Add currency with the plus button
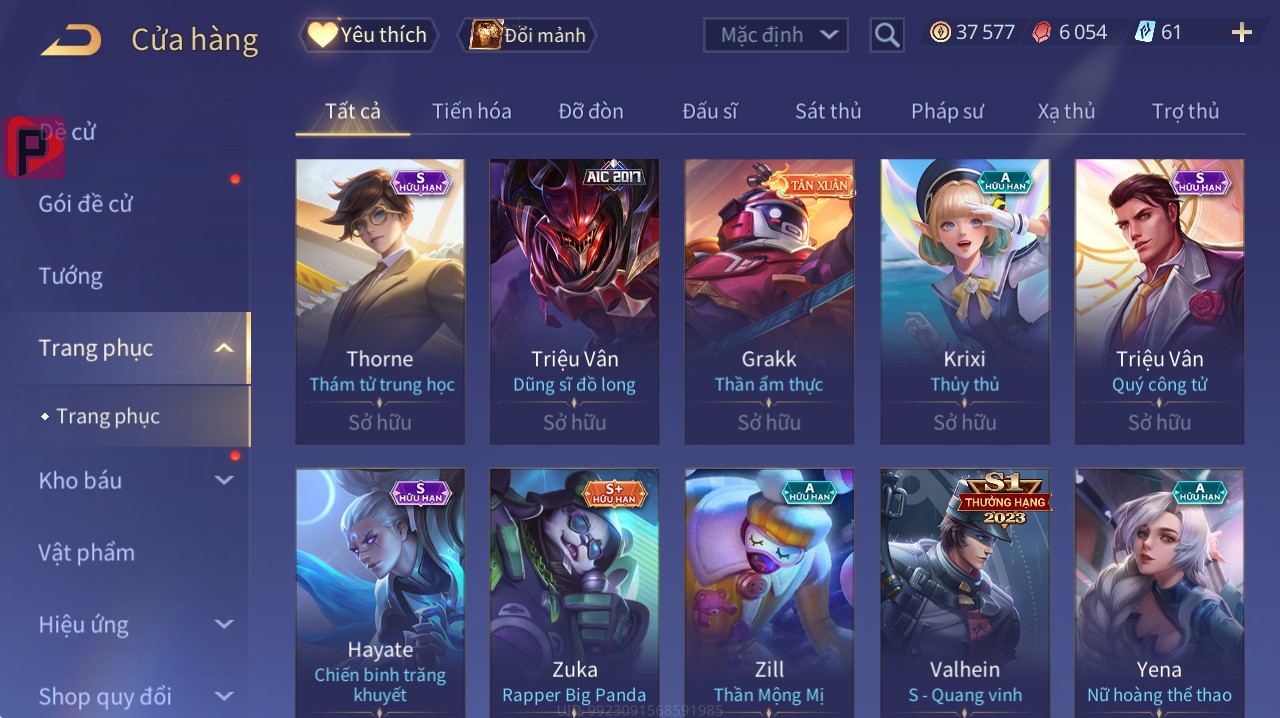Viewport: 1280px width, 718px height. coord(1242,33)
